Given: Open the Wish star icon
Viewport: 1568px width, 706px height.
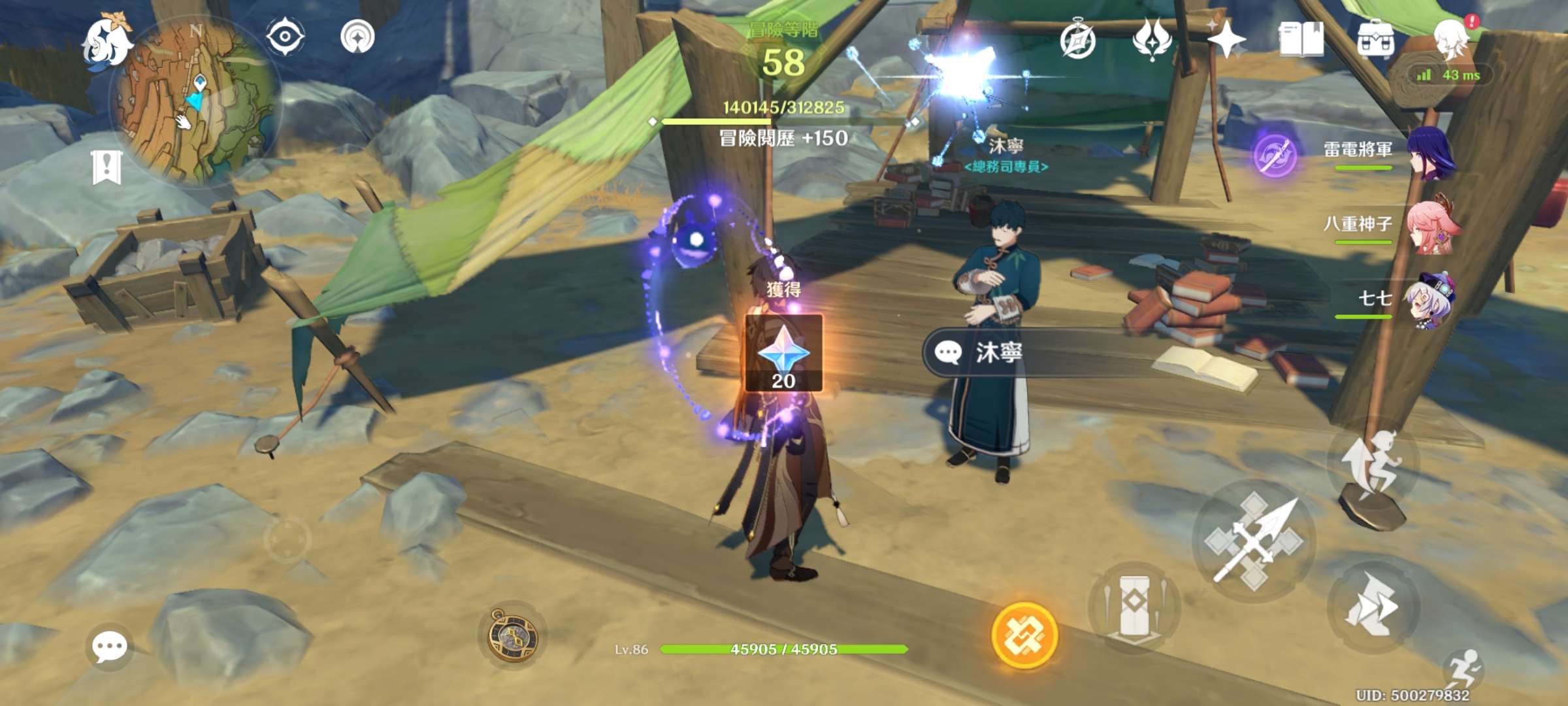Looking at the screenshot, I should click(x=1226, y=39).
